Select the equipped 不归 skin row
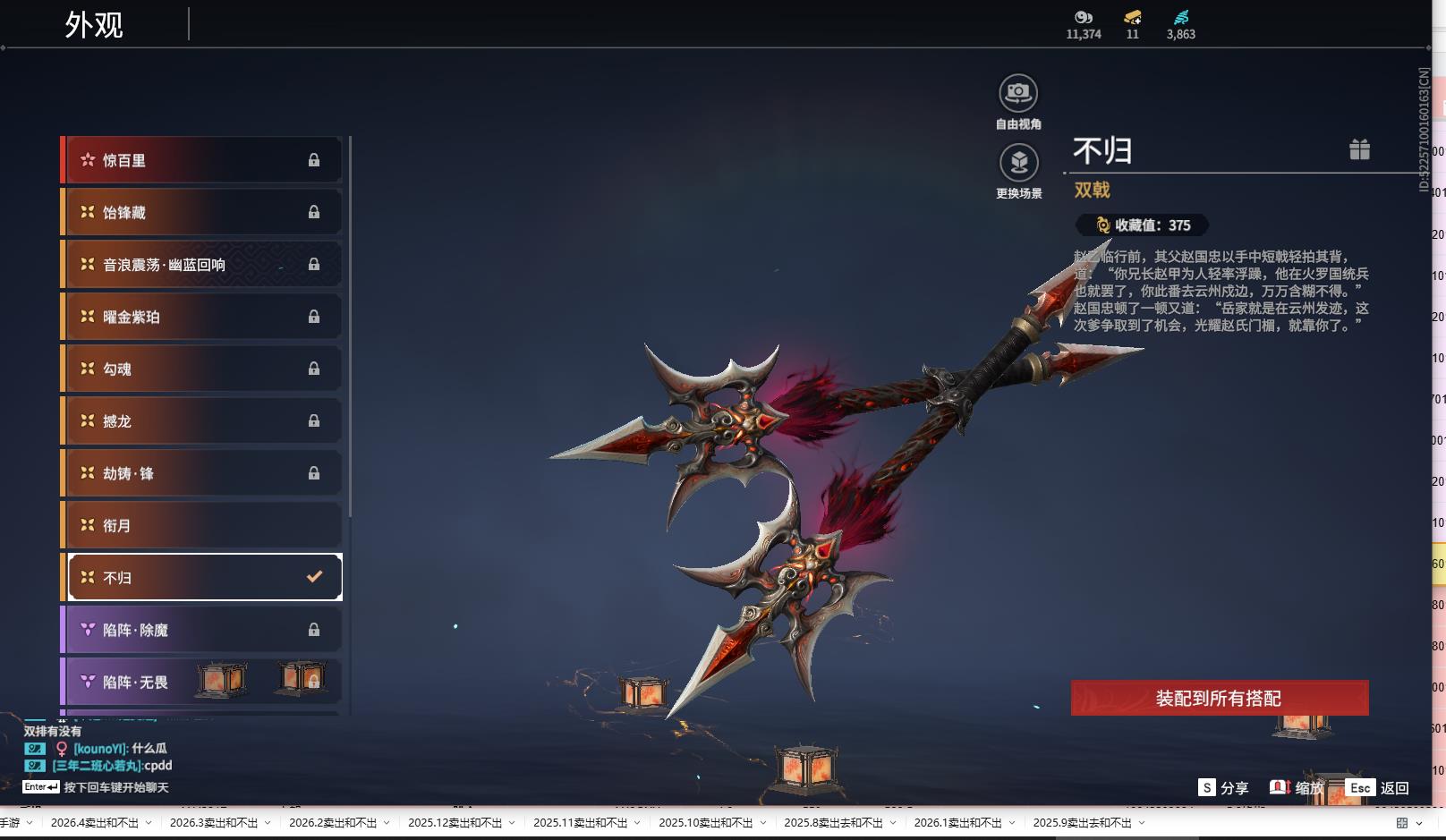1446x840 pixels. pyautogui.click(x=202, y=578)
